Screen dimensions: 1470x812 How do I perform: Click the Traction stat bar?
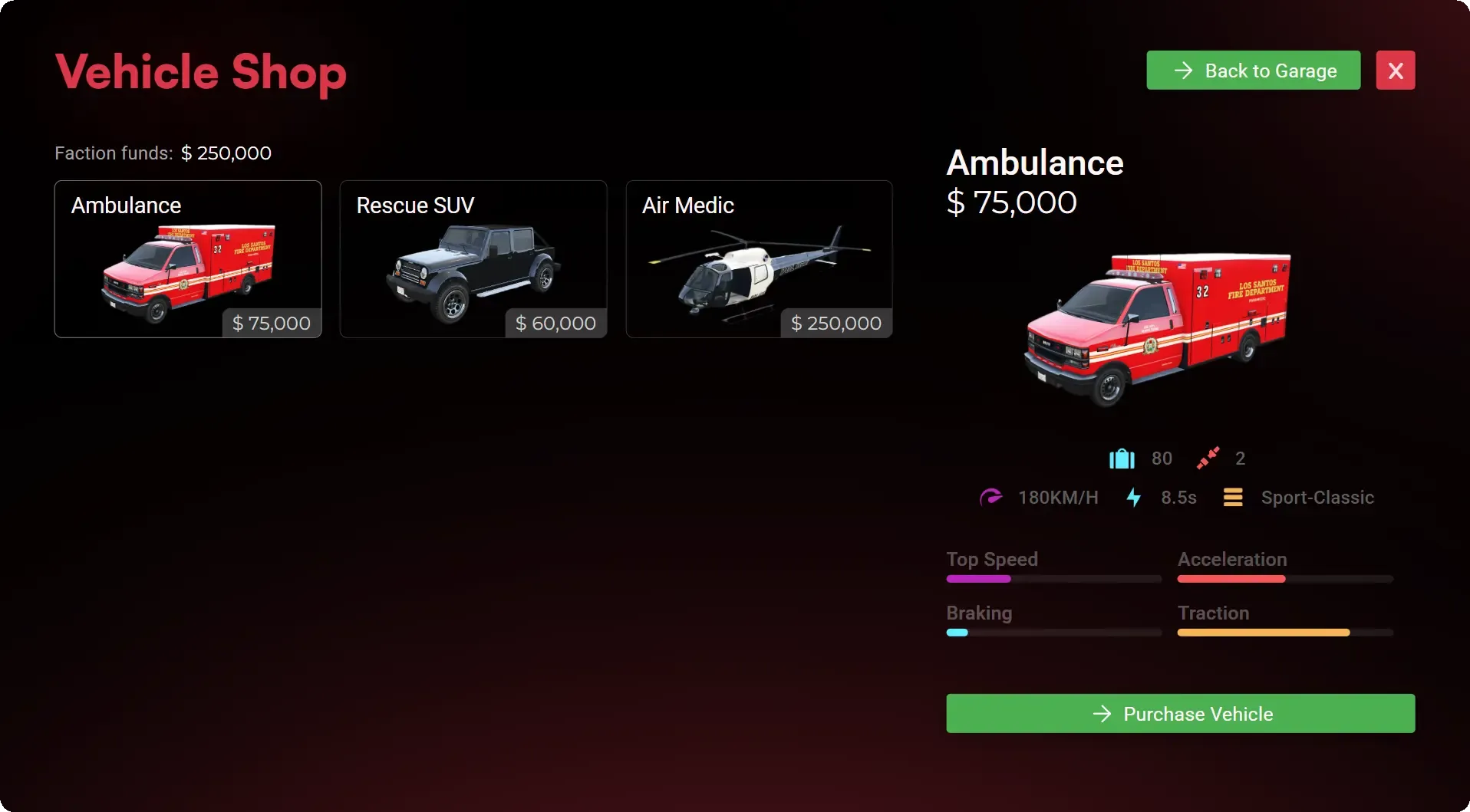(1284, 633)
